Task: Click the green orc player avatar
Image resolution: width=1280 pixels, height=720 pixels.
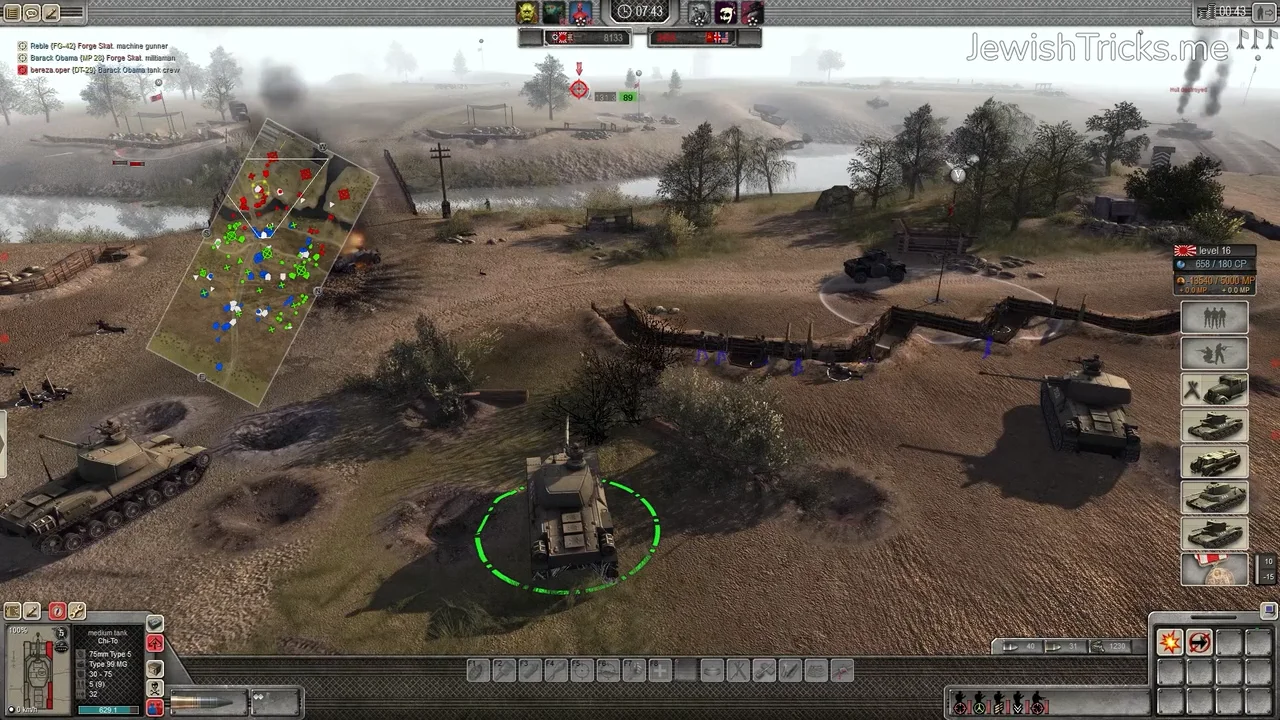Action: coord(527,12)
